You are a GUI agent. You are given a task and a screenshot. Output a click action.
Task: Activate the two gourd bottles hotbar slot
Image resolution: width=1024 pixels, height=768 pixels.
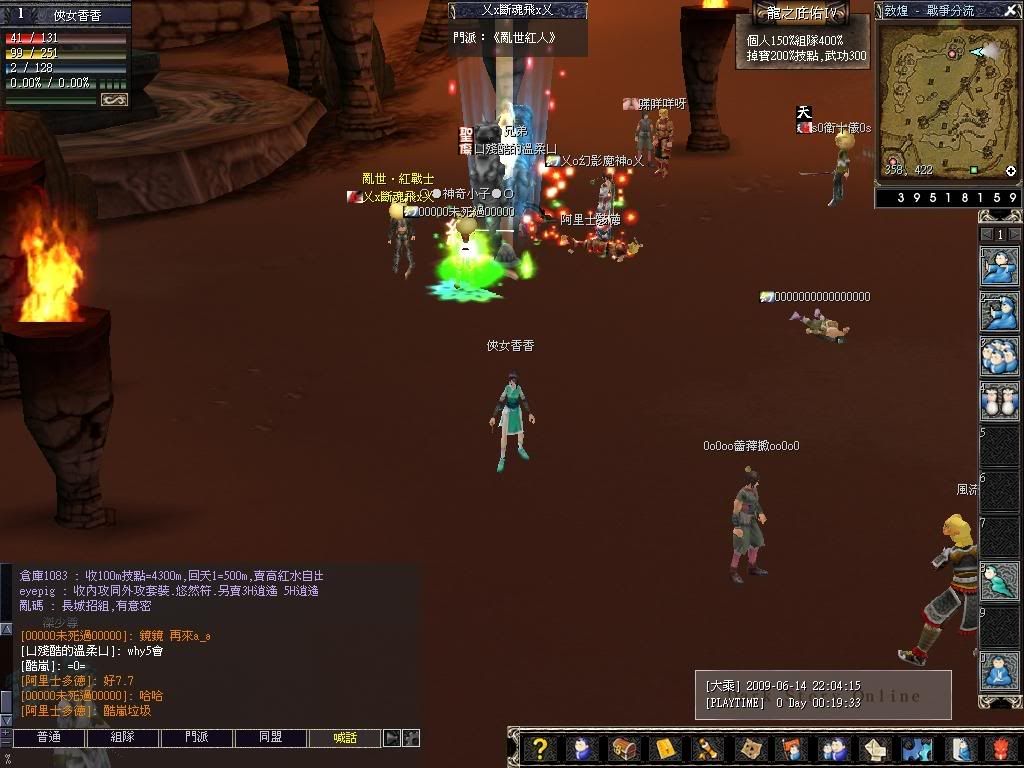coord(999,402)
